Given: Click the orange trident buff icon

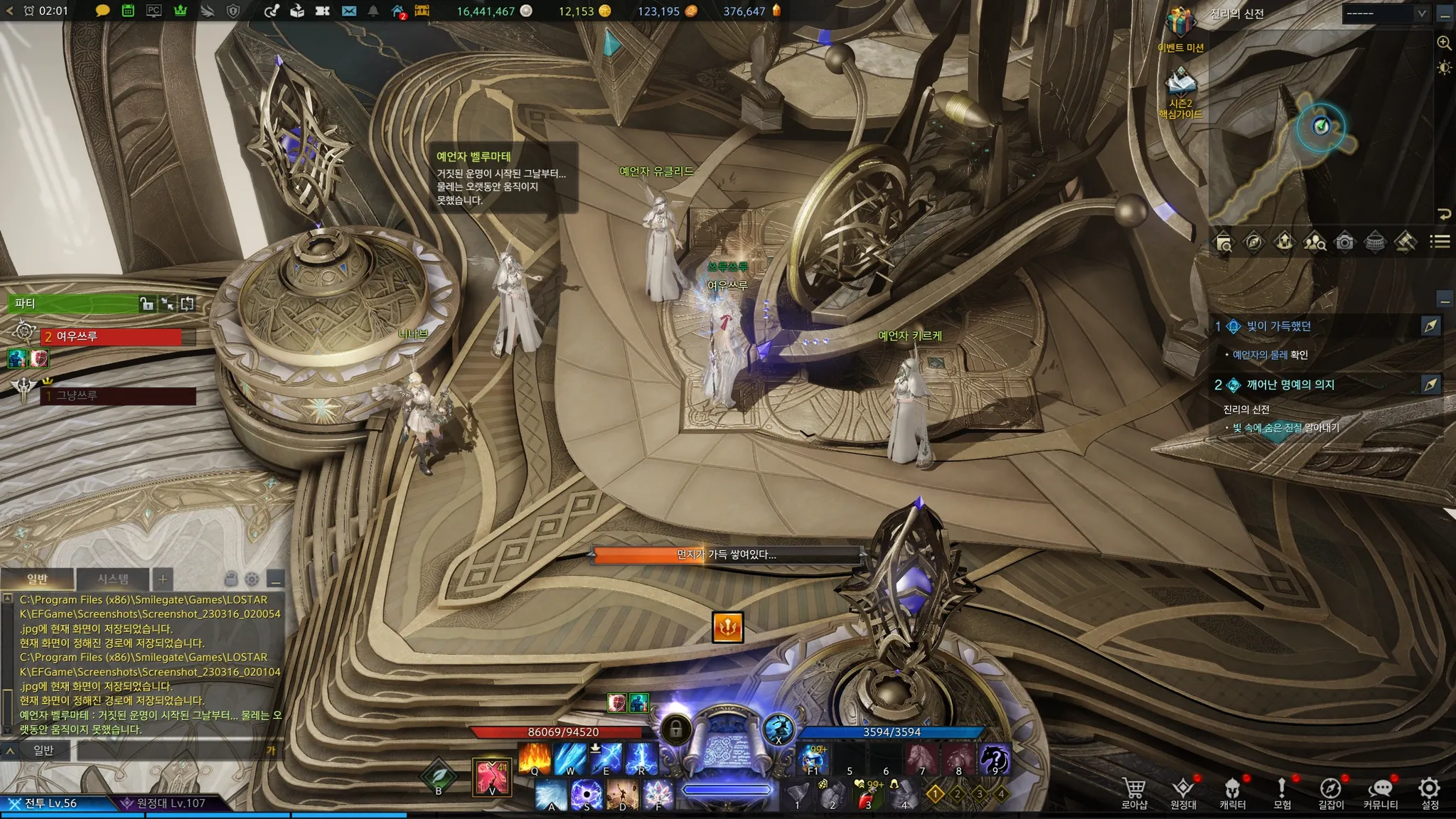Looking at the screenshot, I should tap(727, 627).
